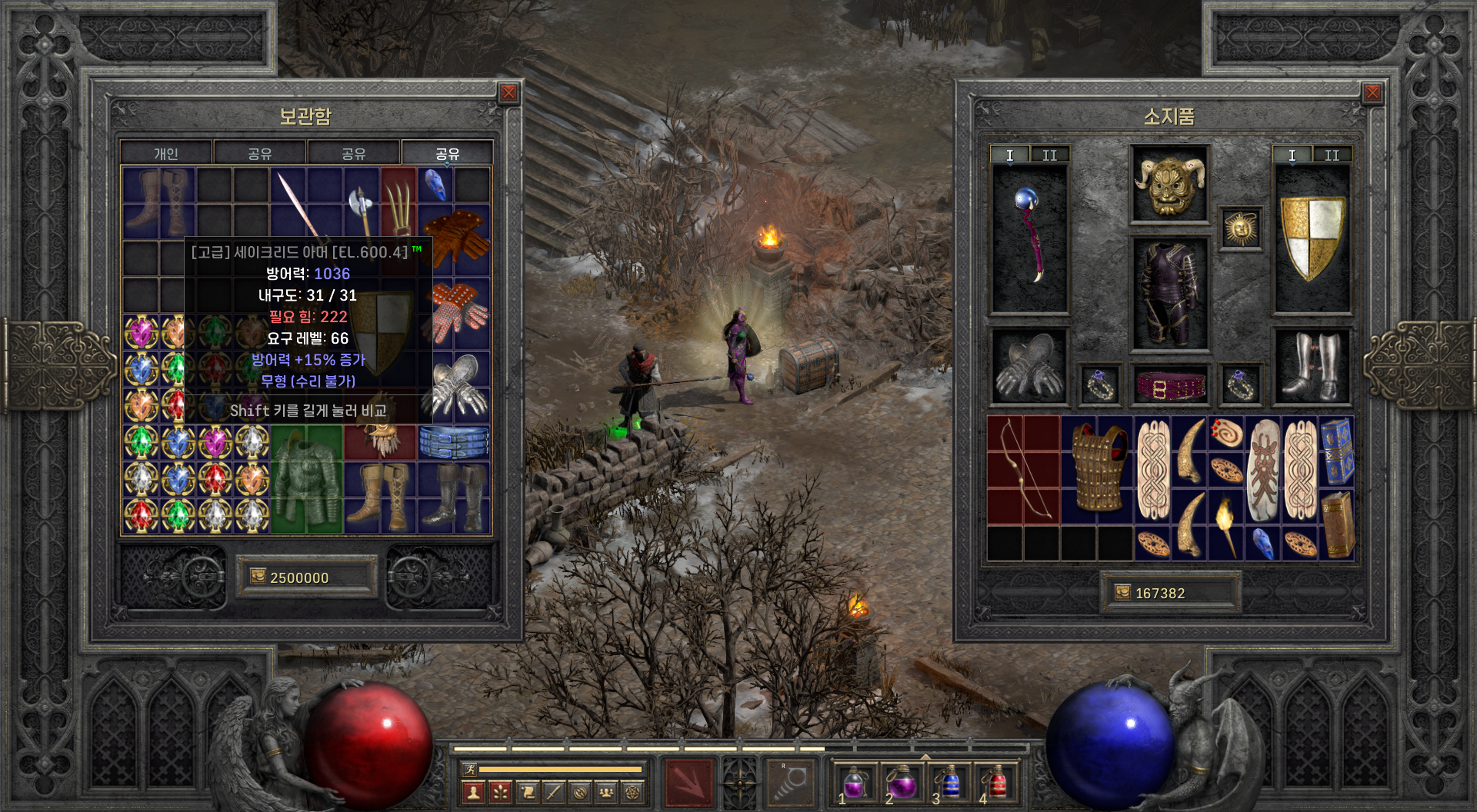
Task: Select the equipped horned helmet
Action: click(1169, 185)
